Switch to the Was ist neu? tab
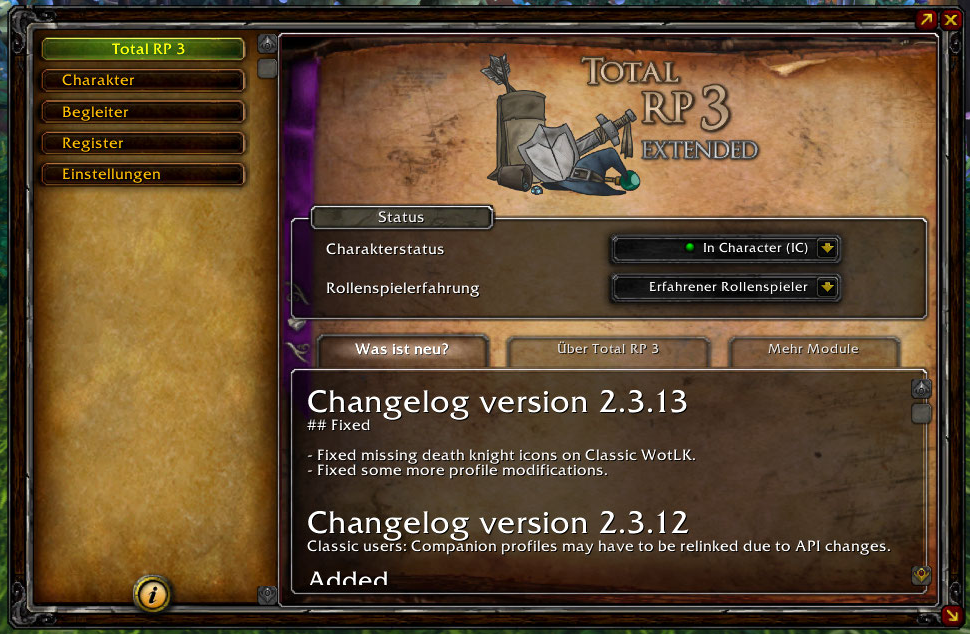970x634 pixels. click(402, 350)
